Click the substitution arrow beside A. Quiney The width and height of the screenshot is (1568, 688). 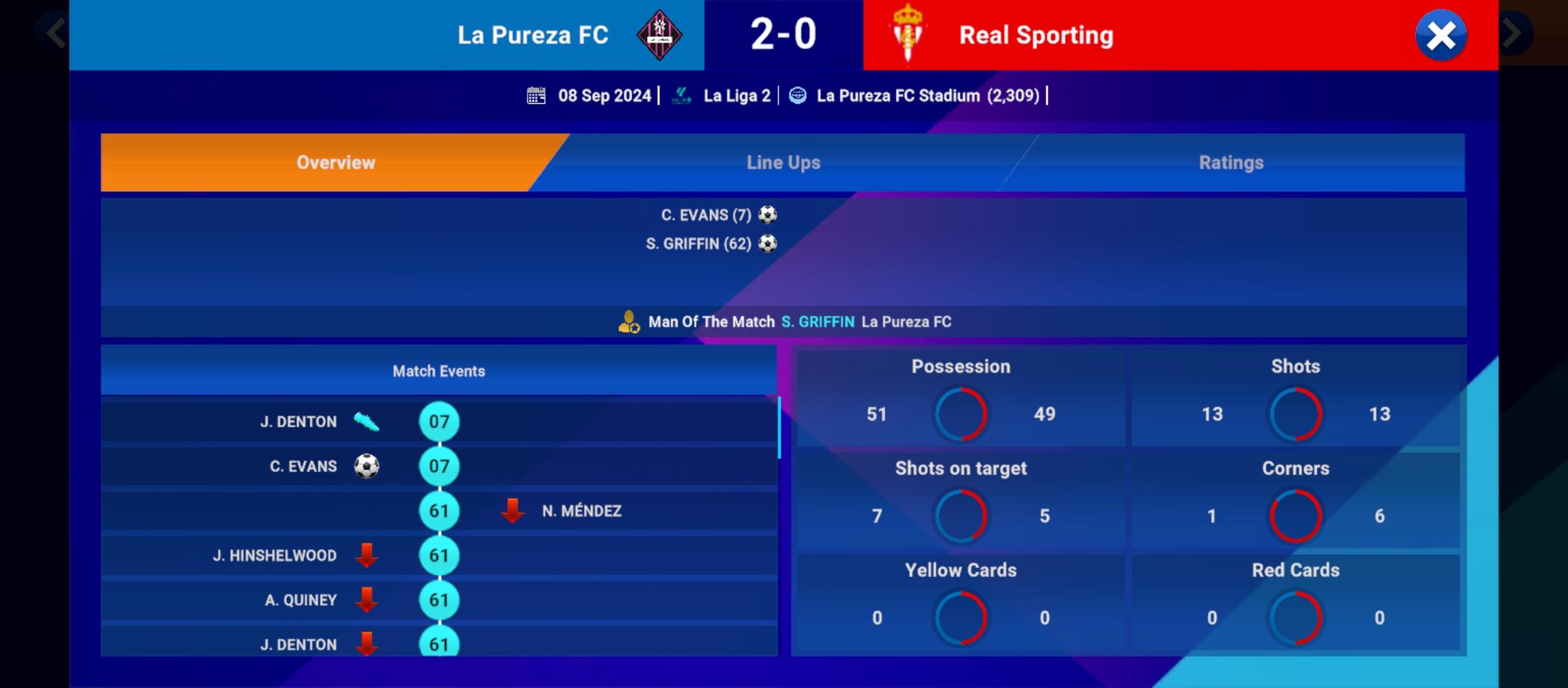pyautogui.click(x=367, y=599)
